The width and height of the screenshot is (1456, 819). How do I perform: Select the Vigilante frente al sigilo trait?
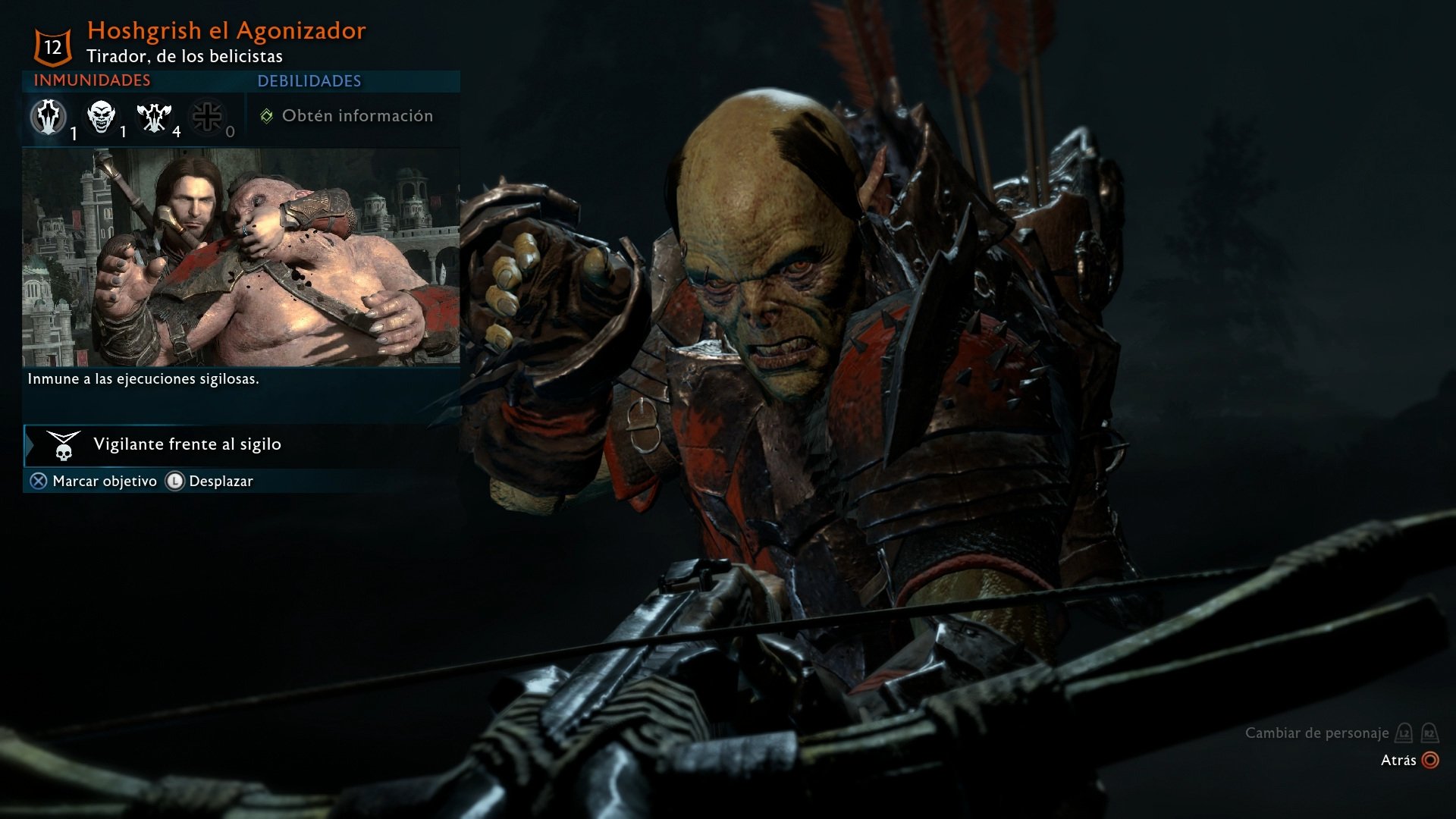pyautogui.click(x=187, y=444)
